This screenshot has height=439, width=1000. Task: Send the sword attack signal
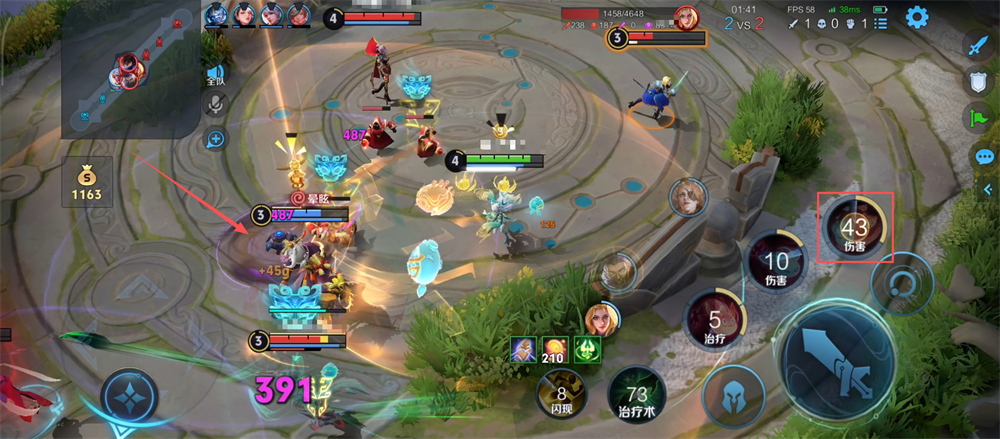click(978, 45)
